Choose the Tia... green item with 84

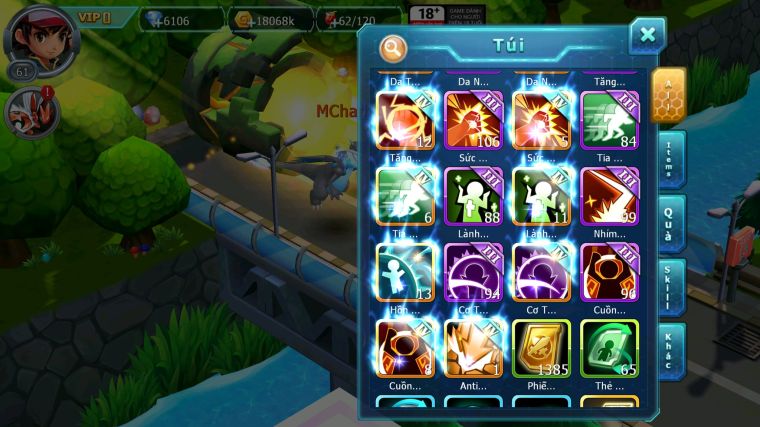tap(609, 120)
